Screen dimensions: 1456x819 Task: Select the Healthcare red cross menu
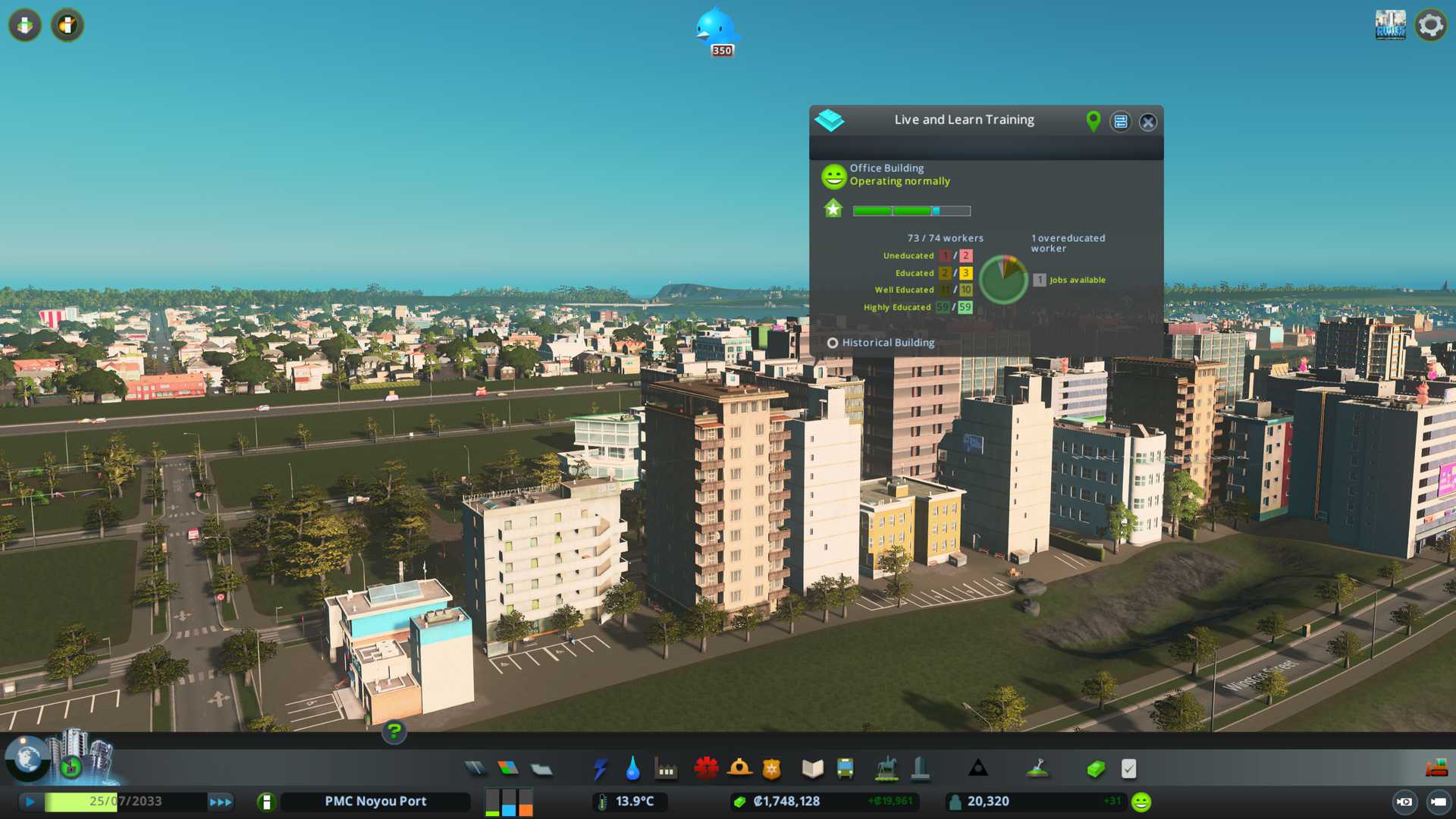(x=706, y=769)
